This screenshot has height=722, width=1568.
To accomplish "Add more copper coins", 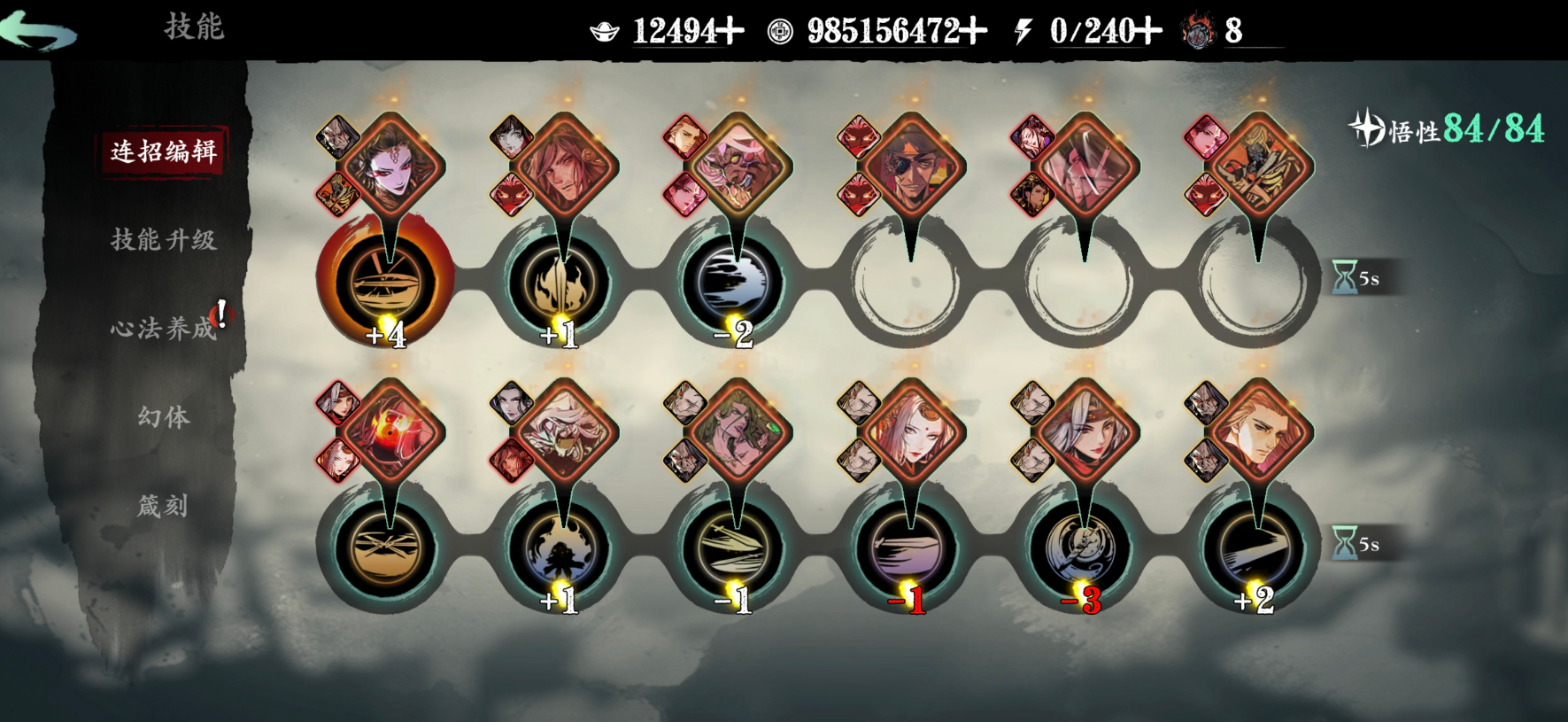I will tap(973, 32).
